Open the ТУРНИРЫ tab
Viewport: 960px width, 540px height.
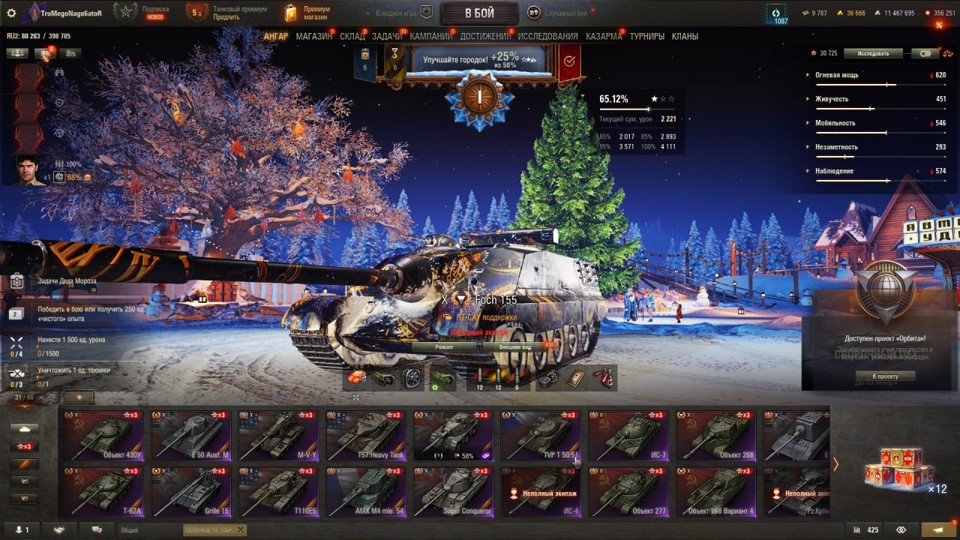coord(647,37)
